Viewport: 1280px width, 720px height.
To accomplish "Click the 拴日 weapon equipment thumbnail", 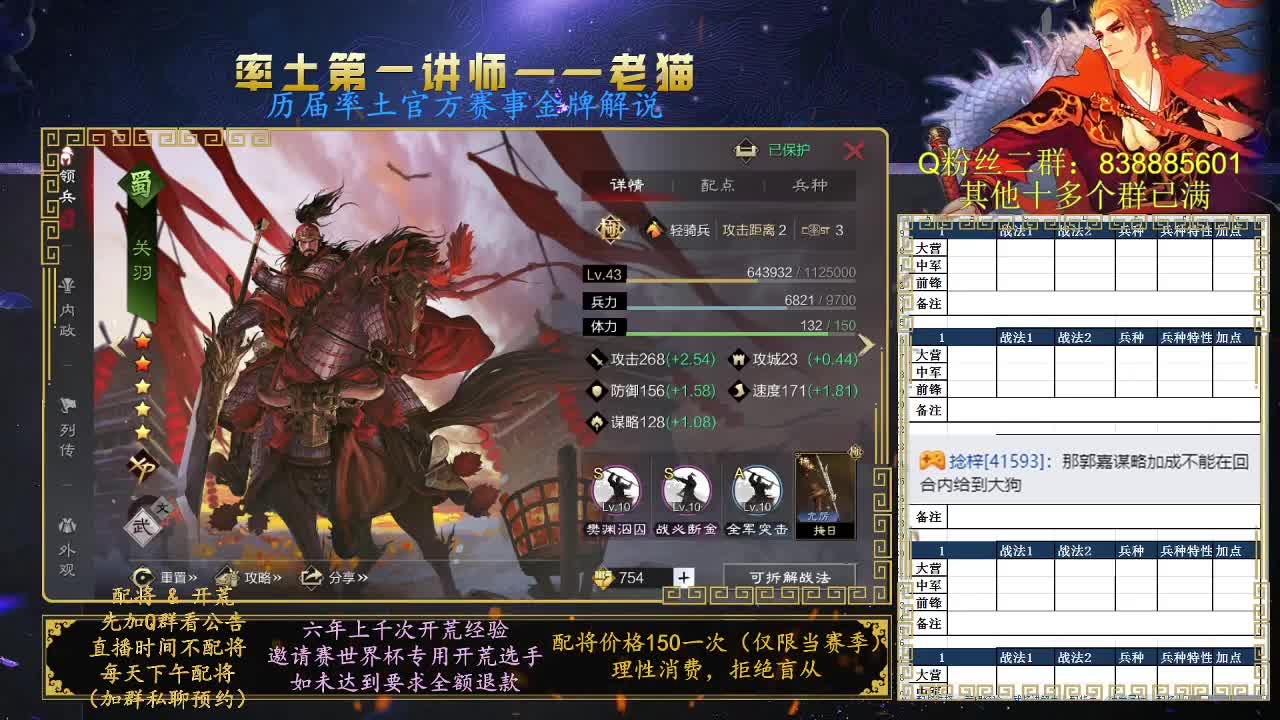I will [x=824, y=494].
